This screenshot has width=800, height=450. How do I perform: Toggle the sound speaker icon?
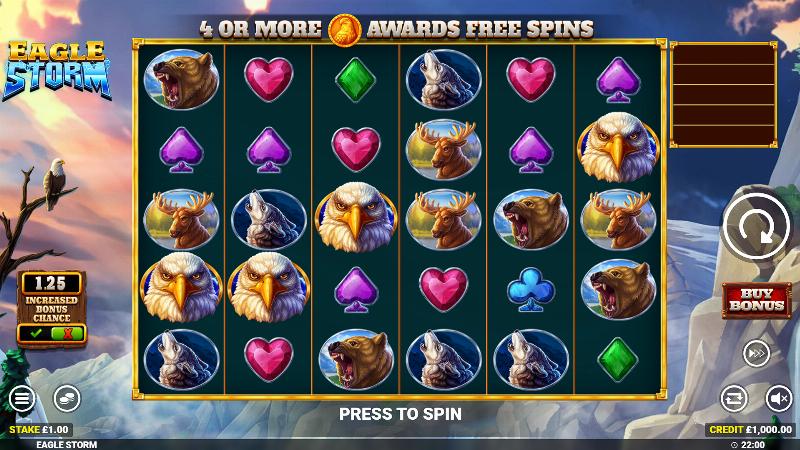point(777,399)
